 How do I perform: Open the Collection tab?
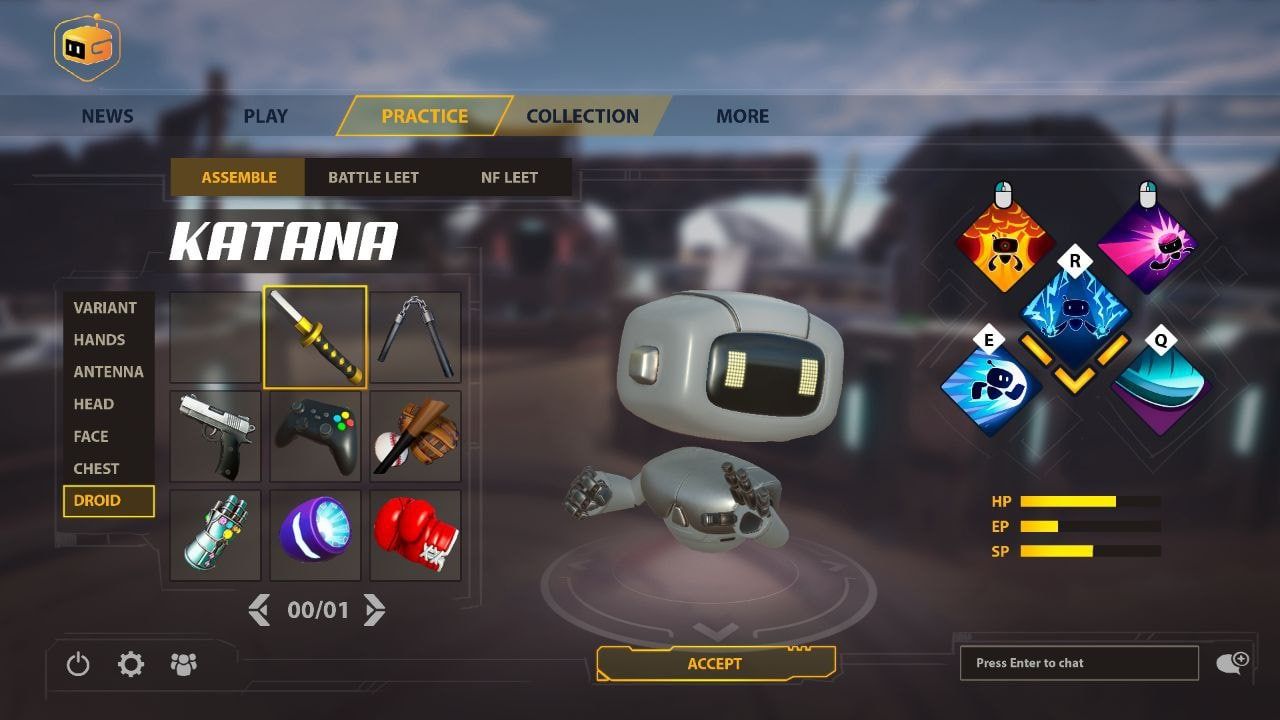582,116
